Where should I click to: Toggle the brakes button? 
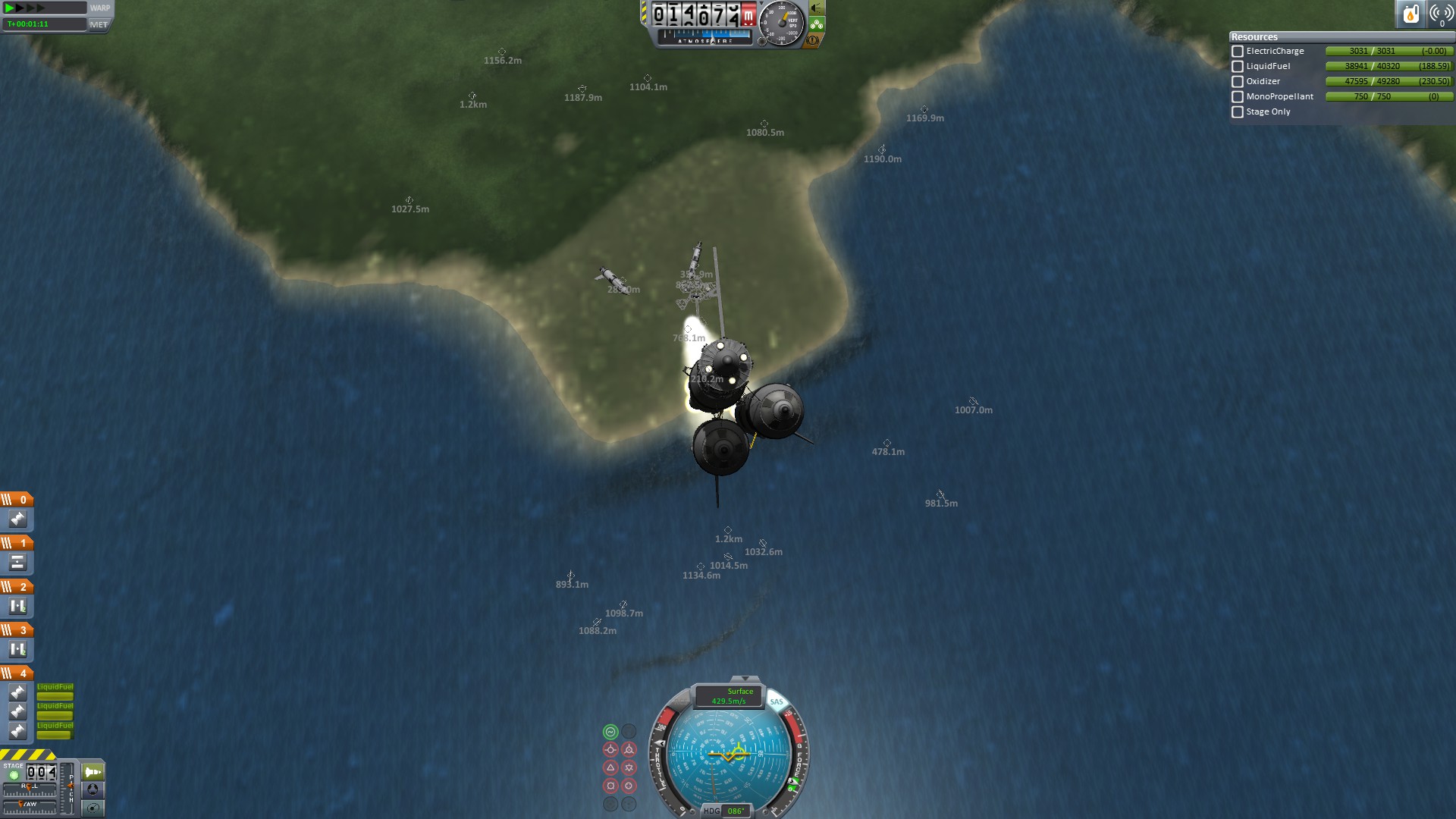coord(812,40)
